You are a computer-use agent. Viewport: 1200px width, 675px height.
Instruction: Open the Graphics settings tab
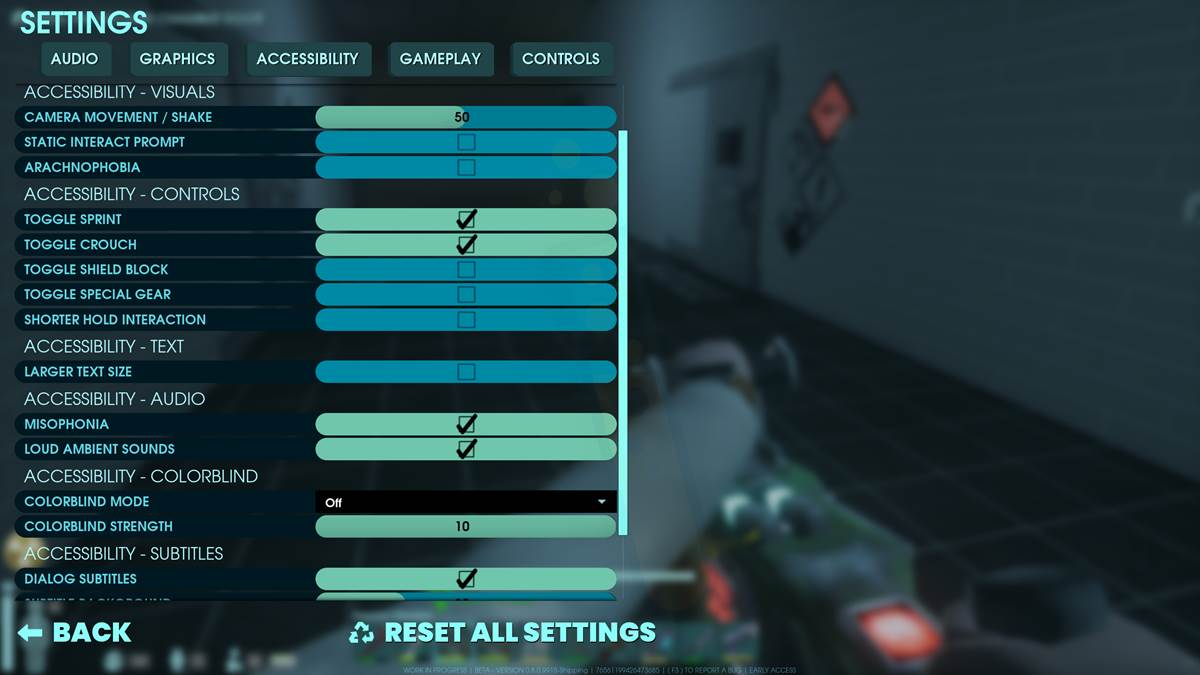(x=177, y=59)
